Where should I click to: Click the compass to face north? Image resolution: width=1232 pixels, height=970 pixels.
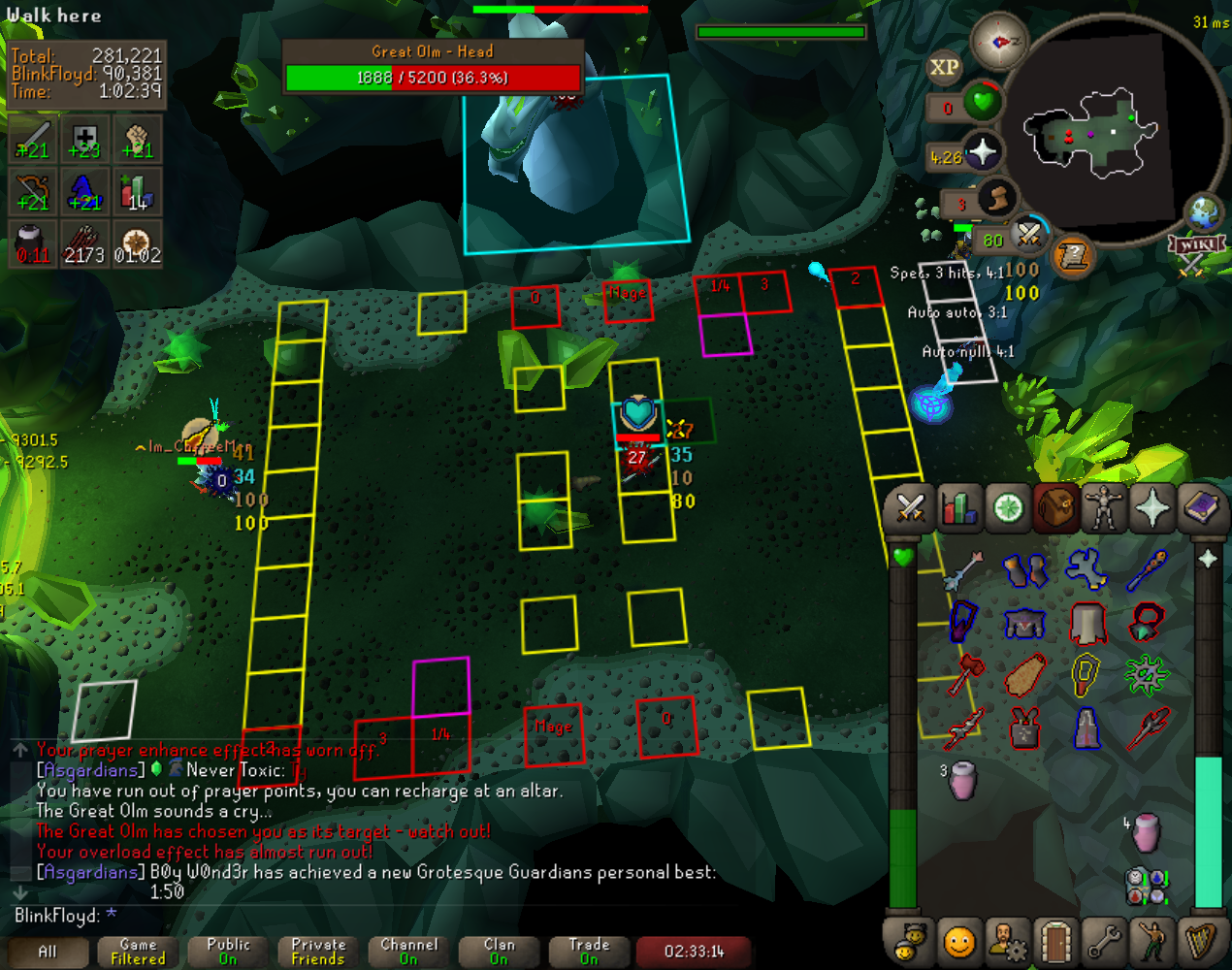tap(998, 41)
